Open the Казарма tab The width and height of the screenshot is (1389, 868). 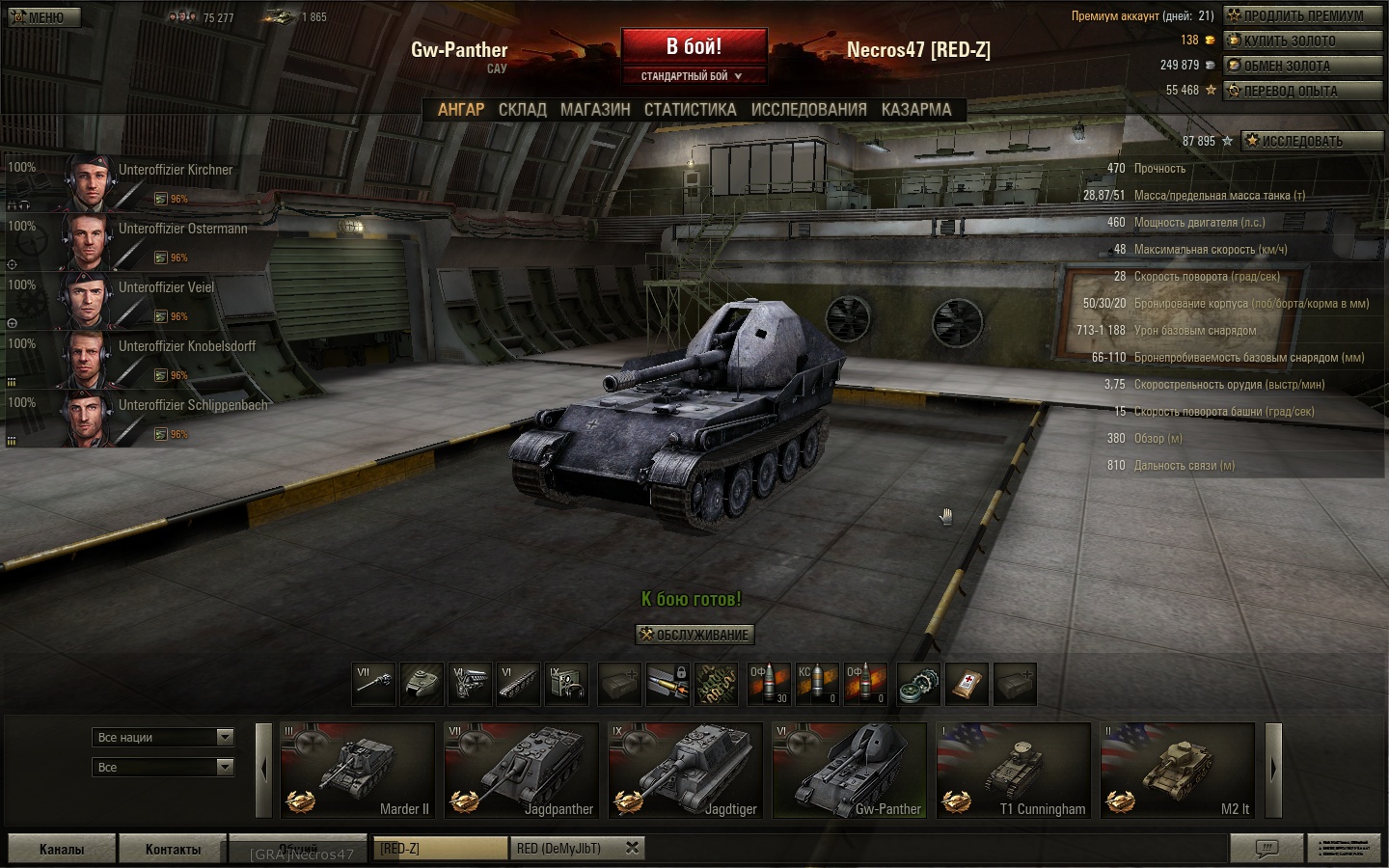click(x=915, y=110)
